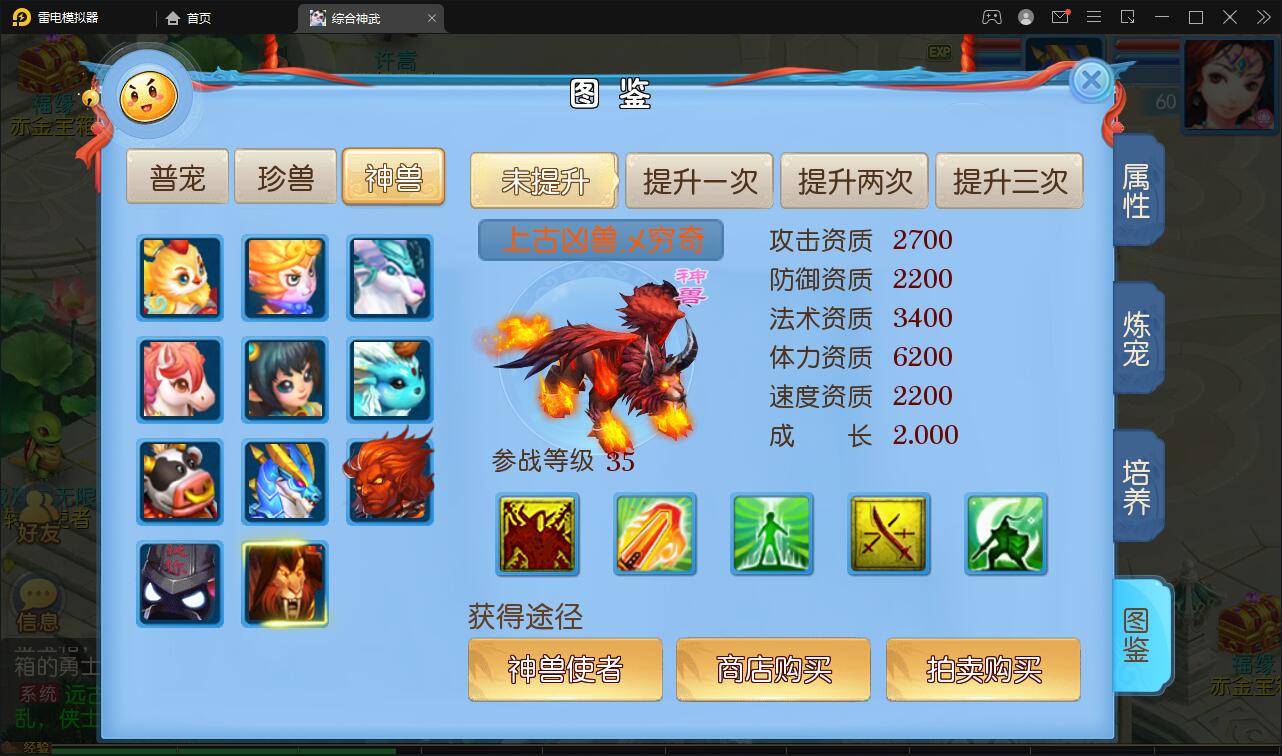
Task: Click the mail icon in the title bar
Action: 1060,17
